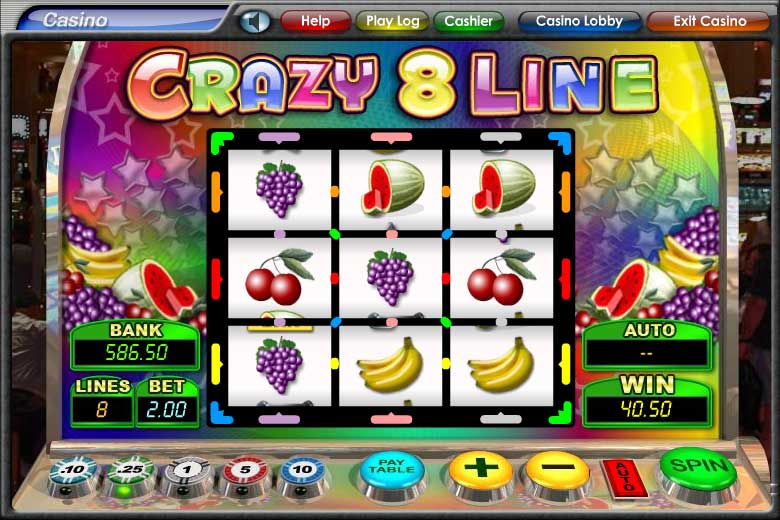Increase the bet with the plus button
This screenshot has width=780, height=520.
[x=480, y=468]
